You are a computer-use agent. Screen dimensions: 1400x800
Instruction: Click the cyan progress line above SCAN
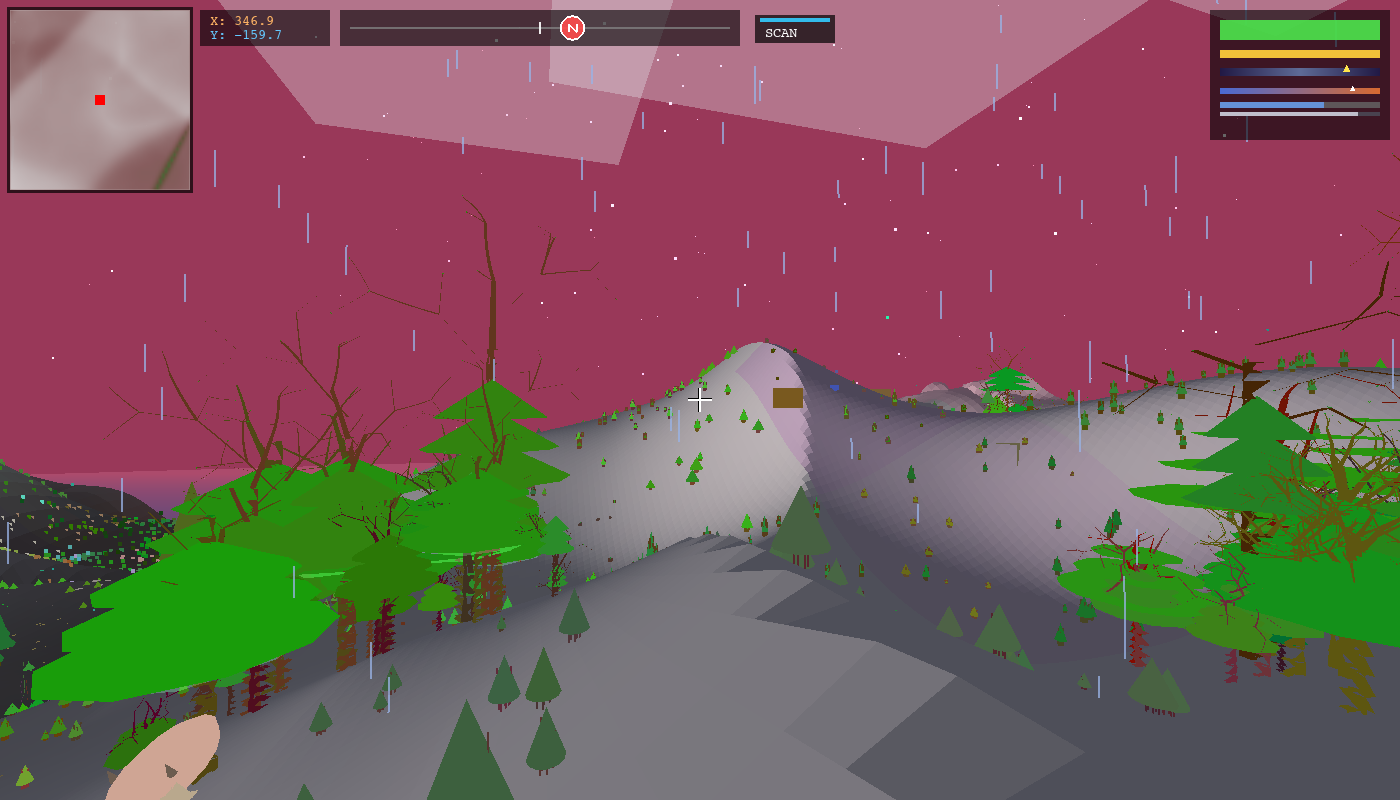pos(796,18)
